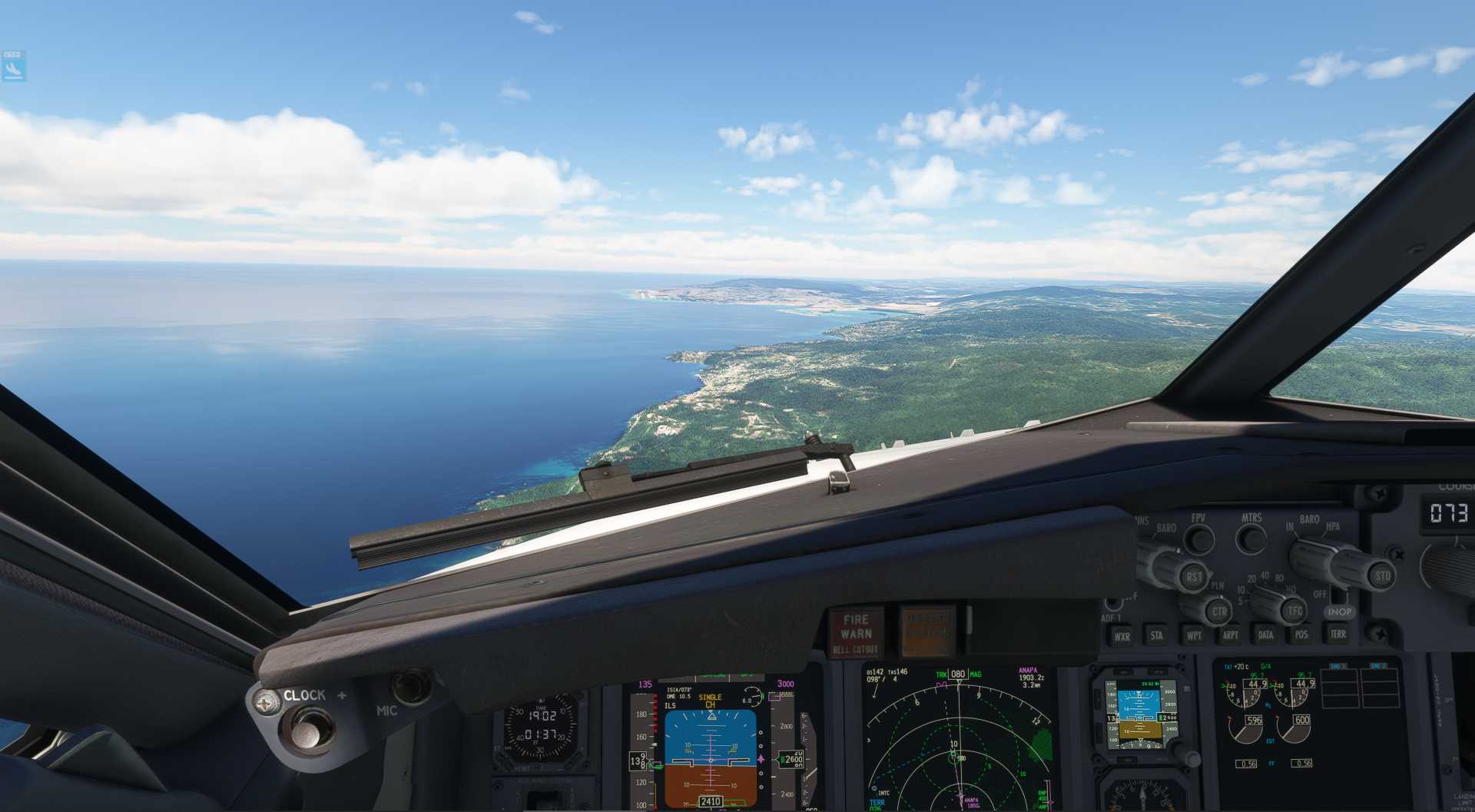
Task: Toggle the POS position map button
Action: (1301, 634)
